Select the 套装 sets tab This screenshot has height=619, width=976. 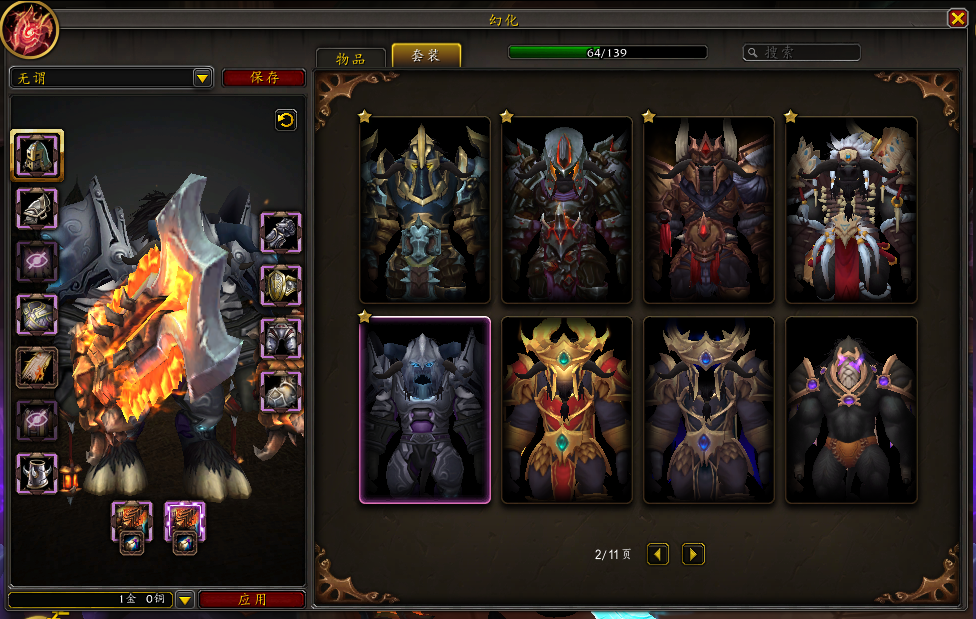click(426, 56)
